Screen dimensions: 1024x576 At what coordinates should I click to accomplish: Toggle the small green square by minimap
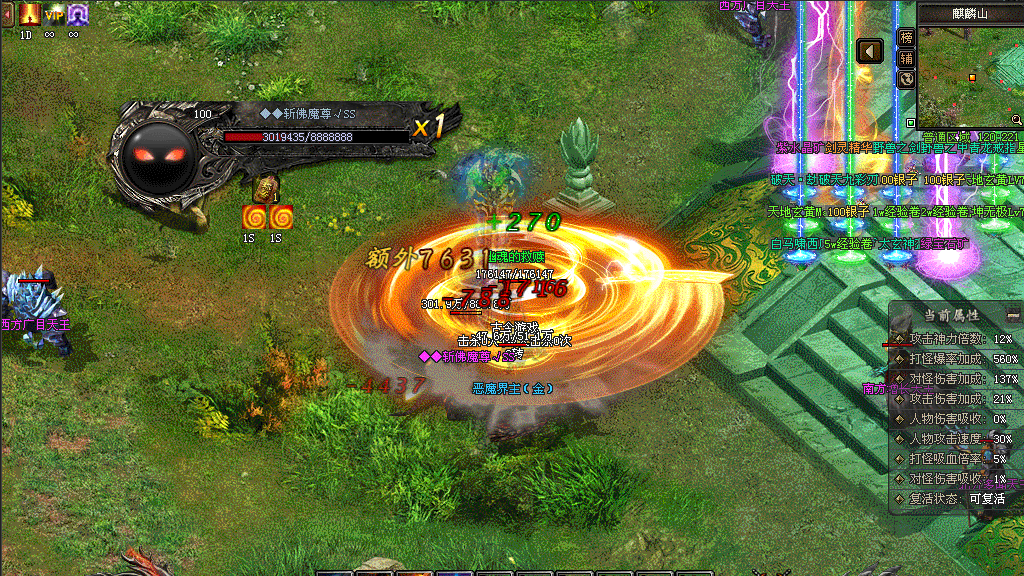coord(911,123)
